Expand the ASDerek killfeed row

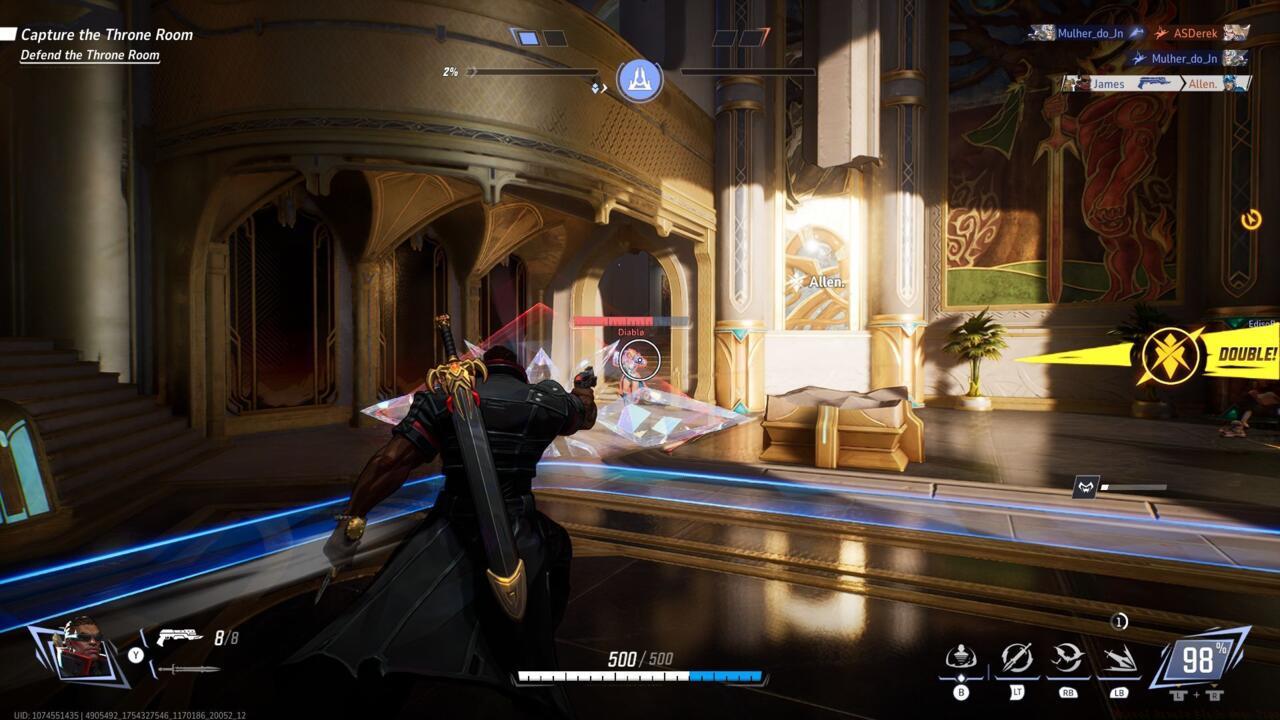[x=1197, y=33]
